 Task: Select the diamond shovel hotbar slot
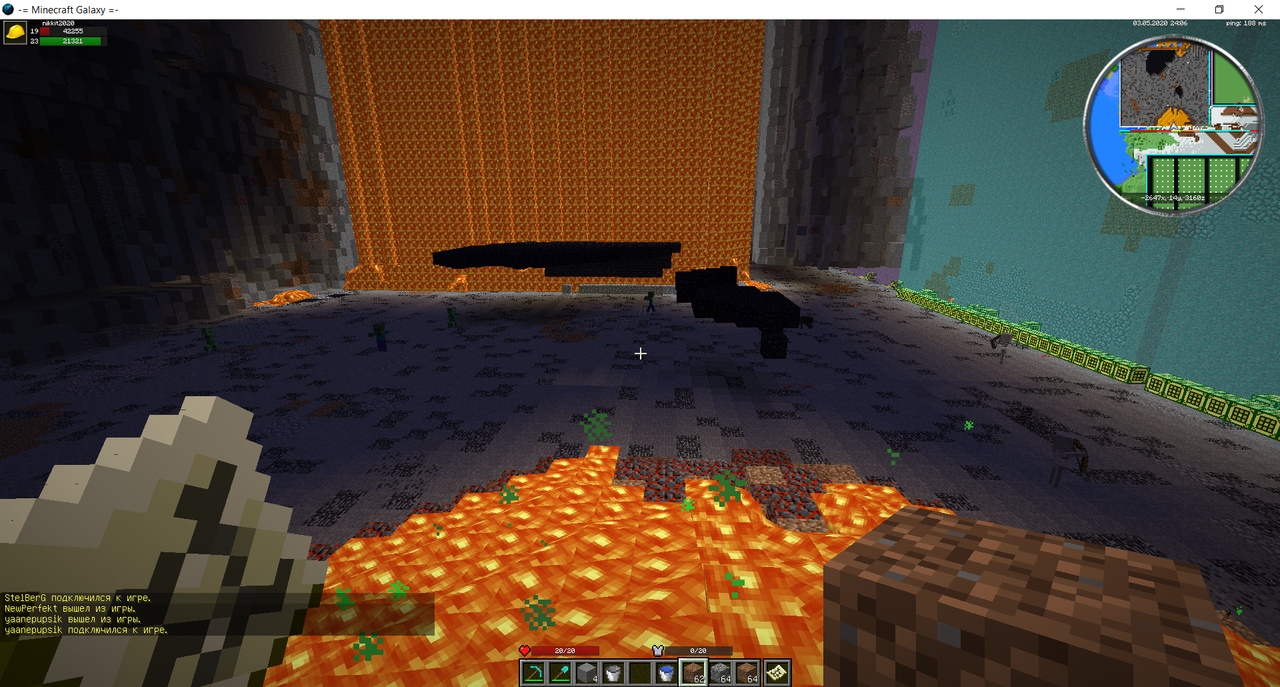[559, 673]
